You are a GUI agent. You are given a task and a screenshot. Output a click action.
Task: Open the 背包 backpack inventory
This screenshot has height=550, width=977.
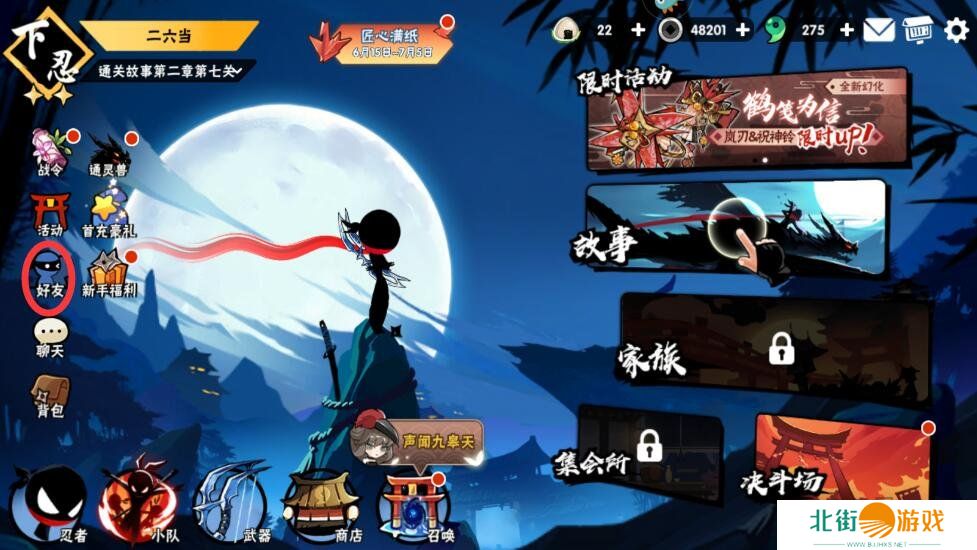(49, 394)
